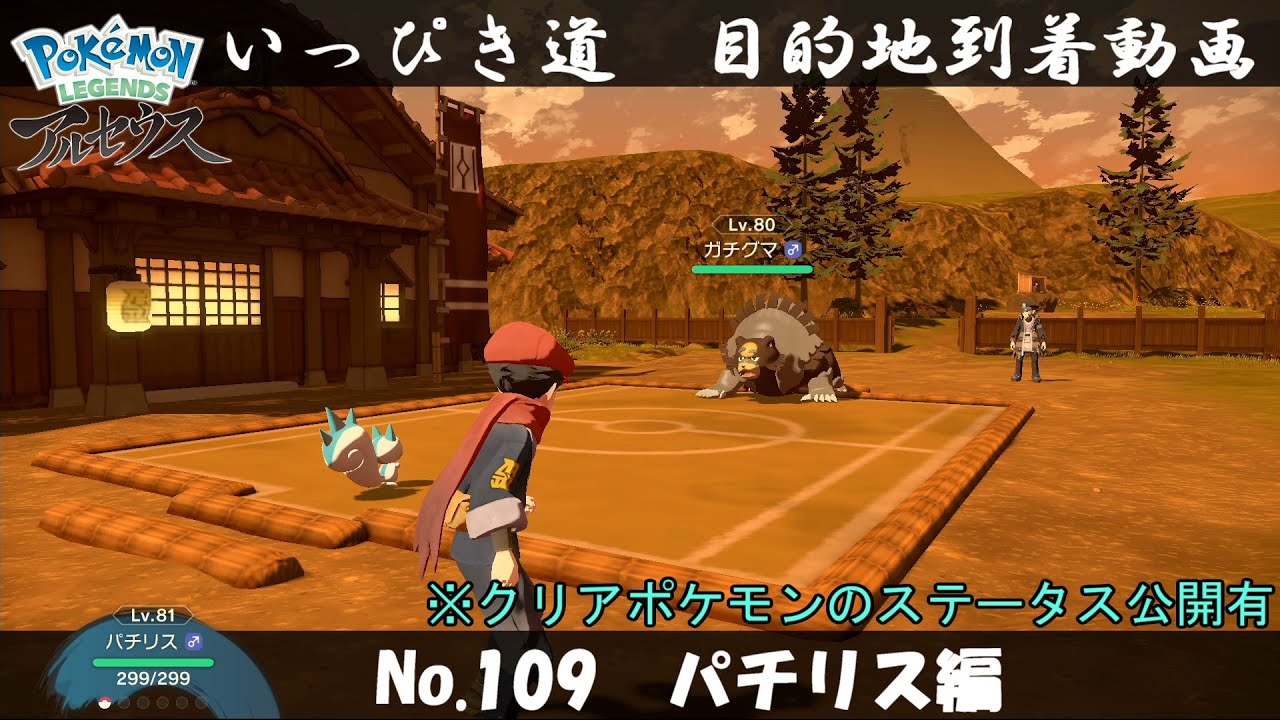Toggle パチリス's name label in the HUD
The image size is (1280, 720).
(x=140, y=643)
